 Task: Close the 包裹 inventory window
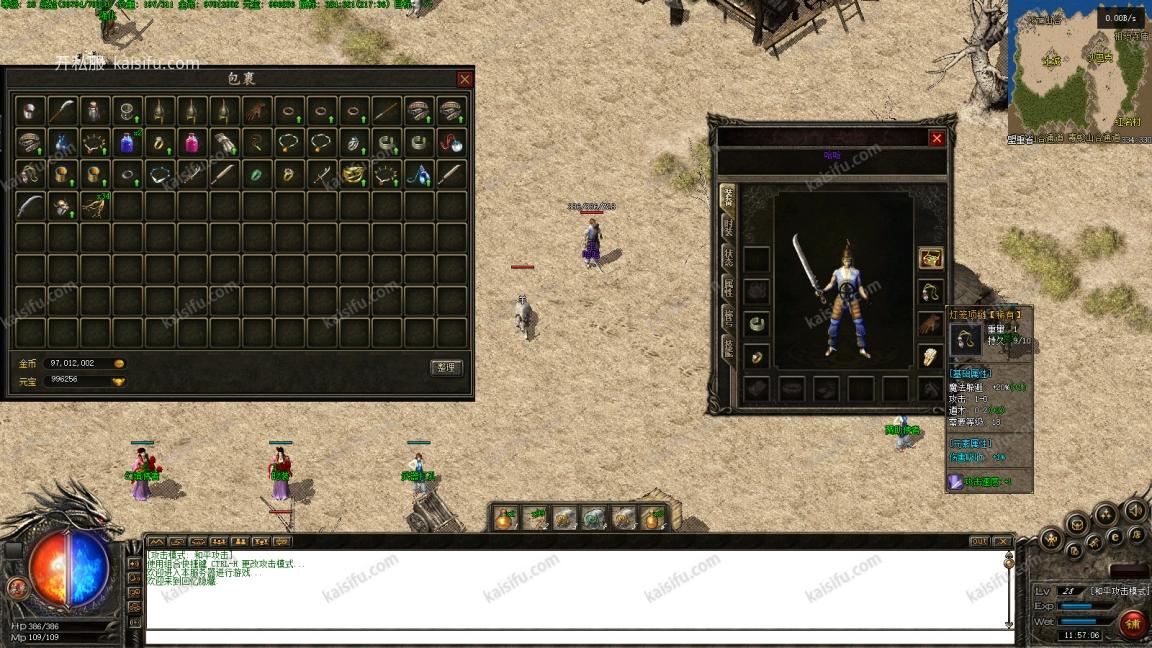465,79
